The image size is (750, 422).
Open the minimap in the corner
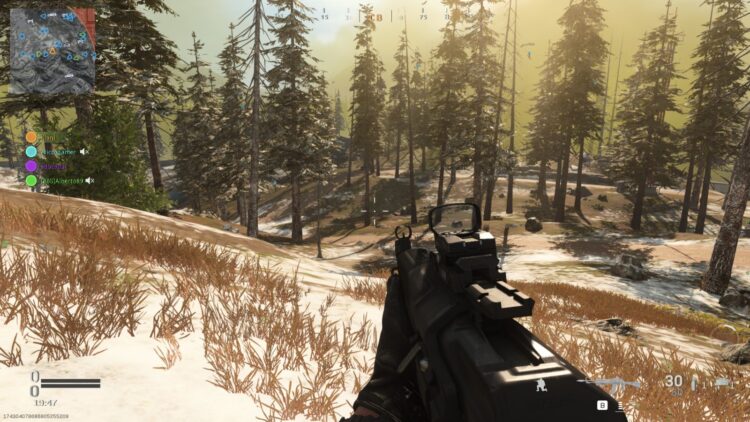pyautogui.click(x=51, y=50)
